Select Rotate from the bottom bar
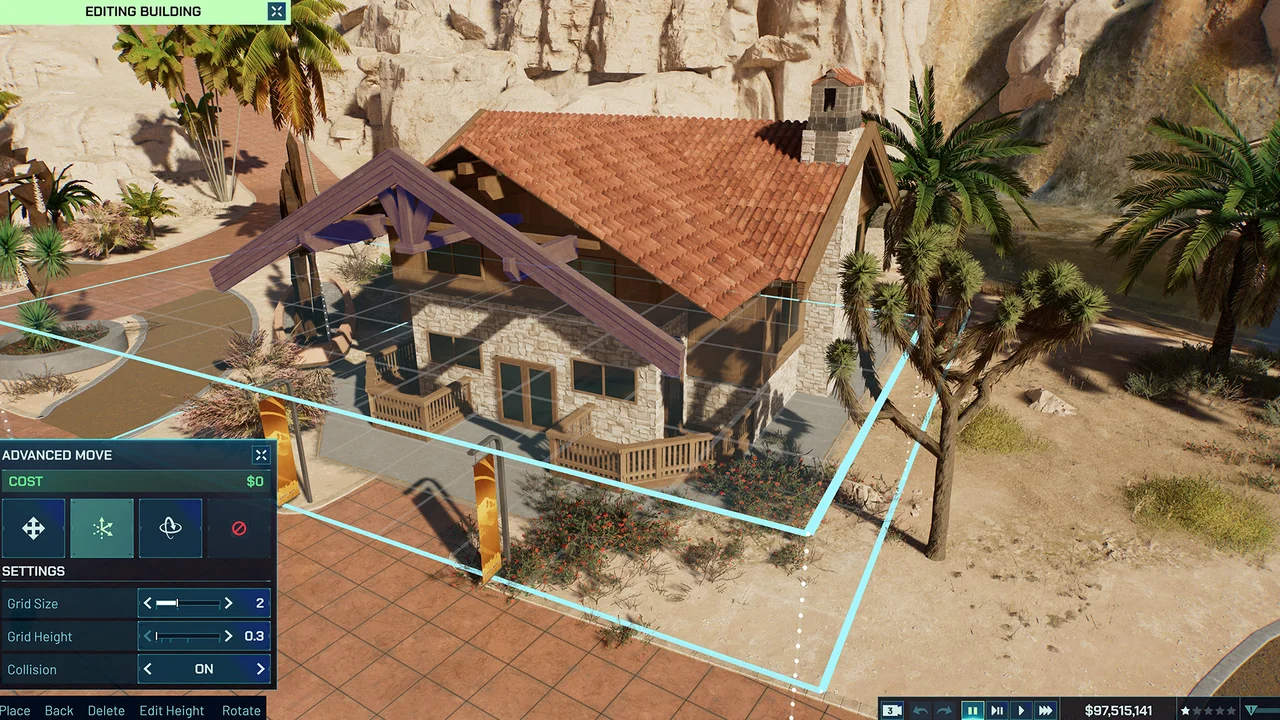Image resolution: width=1280 pixels, height=720 pixels. click(x=241, y=710)
